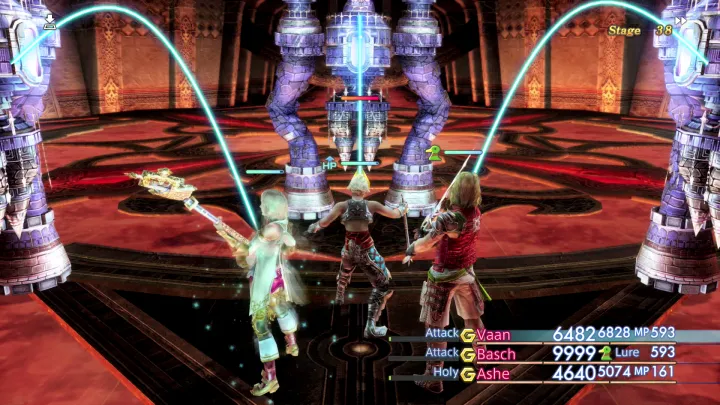Select Basch in the party list

point(496,354)
